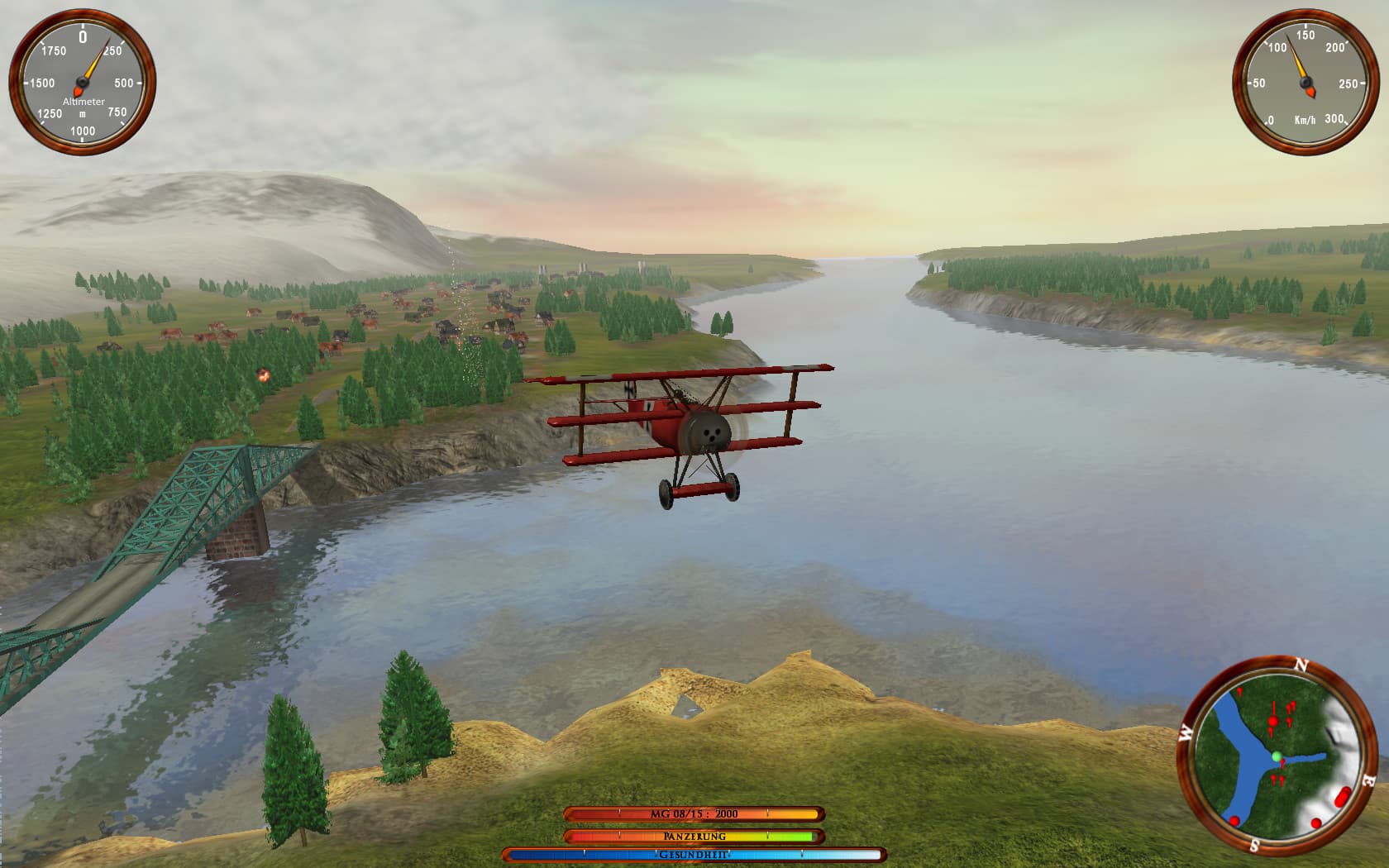
Task: Select the green player dot on the minimap
Action: point(1277,757)
